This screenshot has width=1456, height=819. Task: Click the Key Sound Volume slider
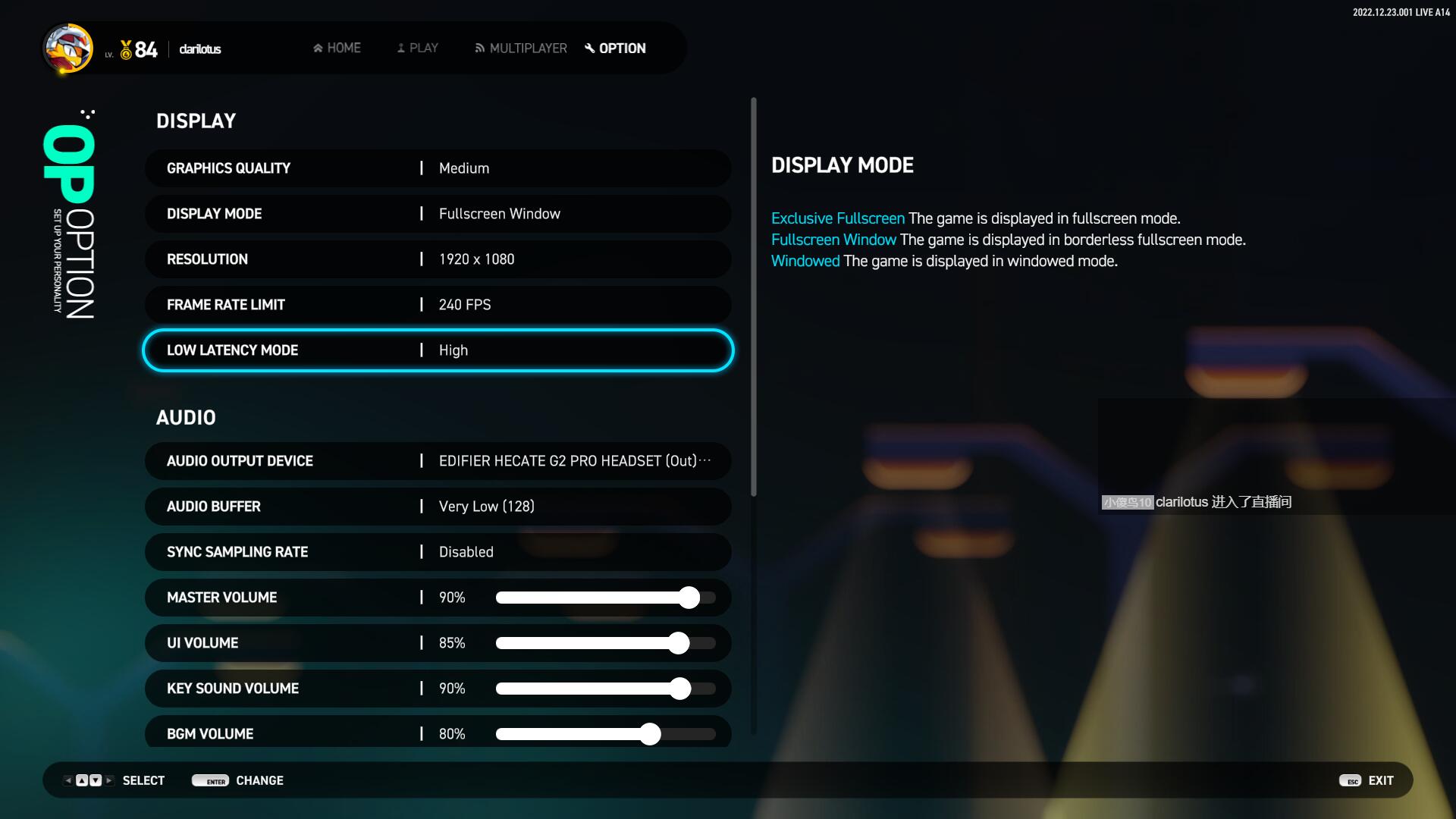coord(680,689)
